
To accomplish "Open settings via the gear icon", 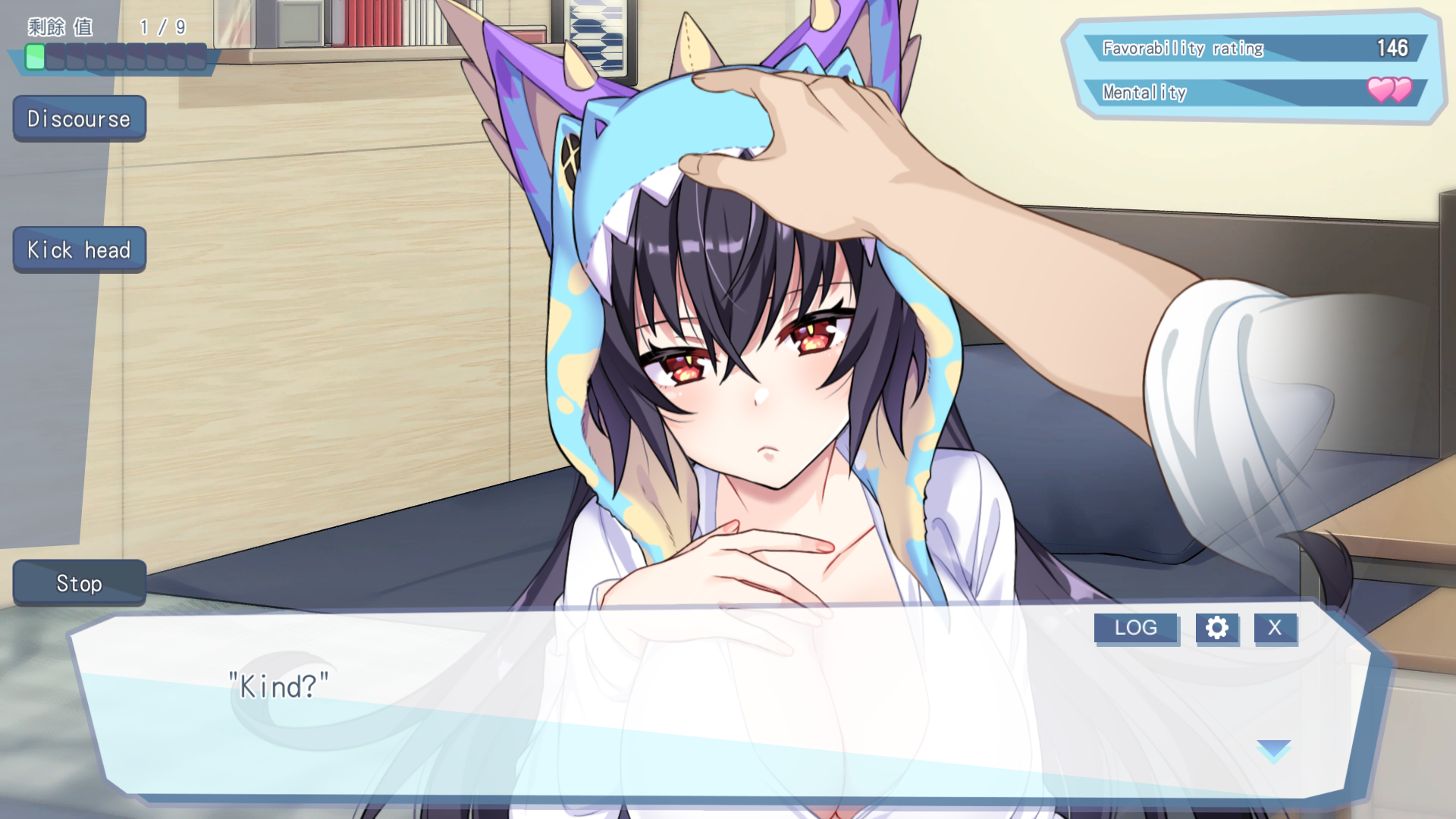I will pos(1216,628).
